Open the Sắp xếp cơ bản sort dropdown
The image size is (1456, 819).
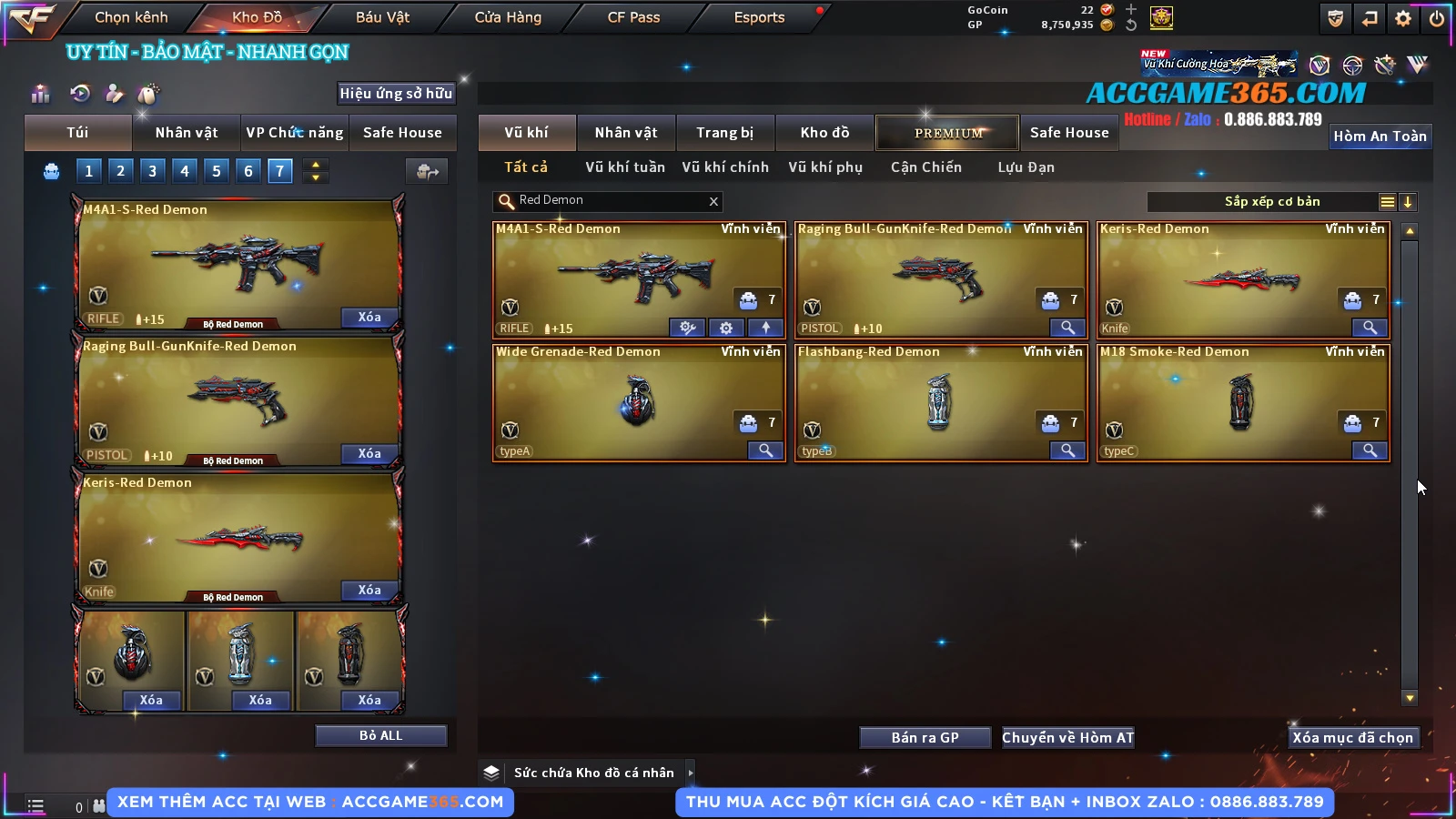[x=1272, y=202]
